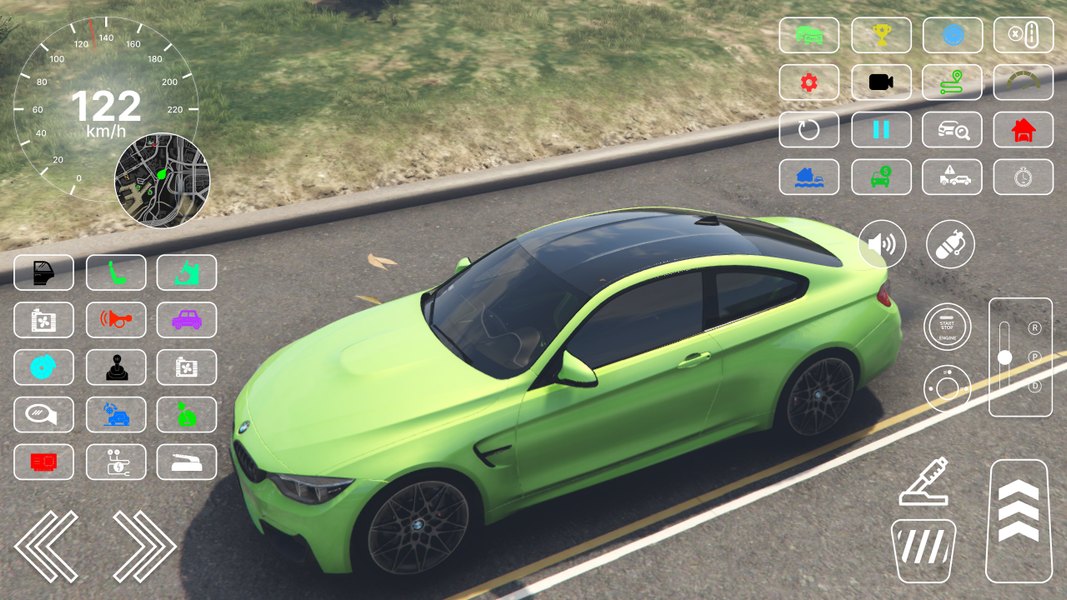Click the cyan brake disc button
This screenshot has width=1067, height=600.
(44, 368)
